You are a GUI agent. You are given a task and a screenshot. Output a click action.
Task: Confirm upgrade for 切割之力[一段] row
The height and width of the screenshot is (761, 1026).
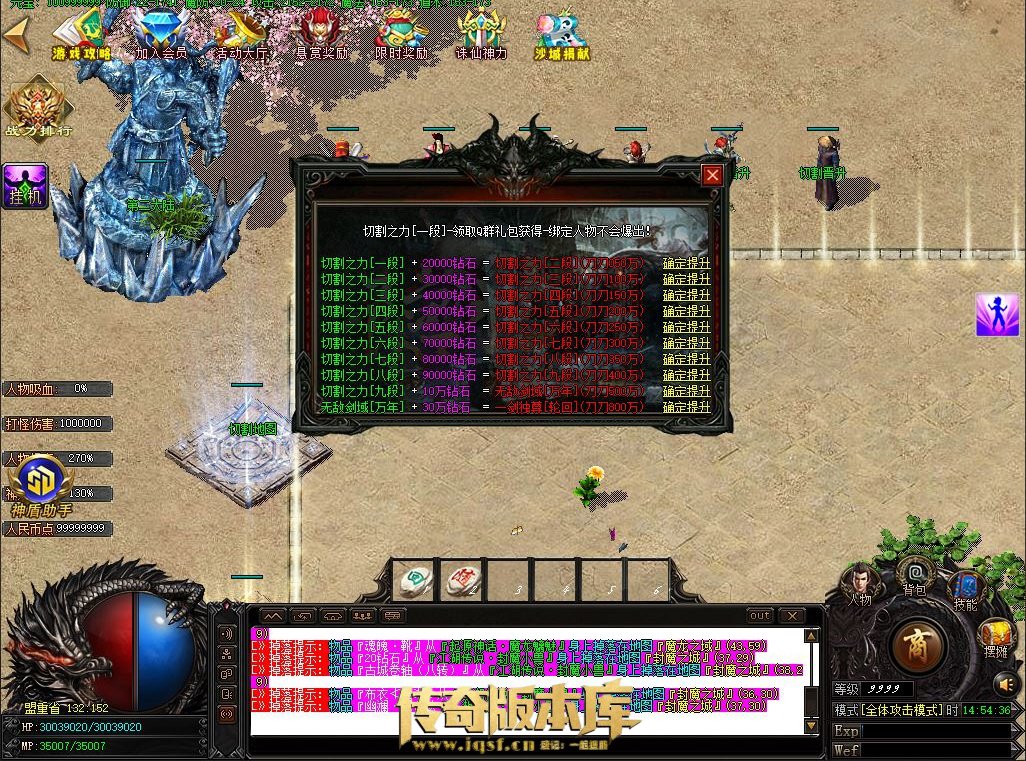coord(687,263)
